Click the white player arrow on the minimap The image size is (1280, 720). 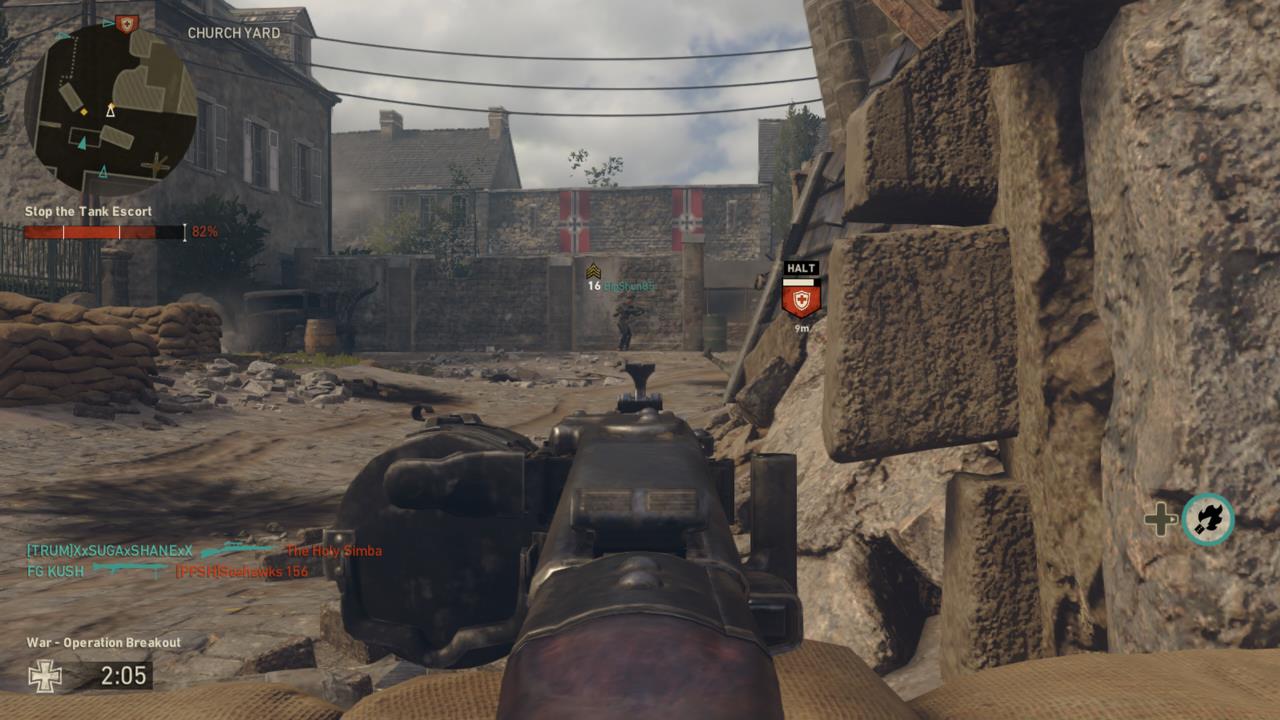110,111
